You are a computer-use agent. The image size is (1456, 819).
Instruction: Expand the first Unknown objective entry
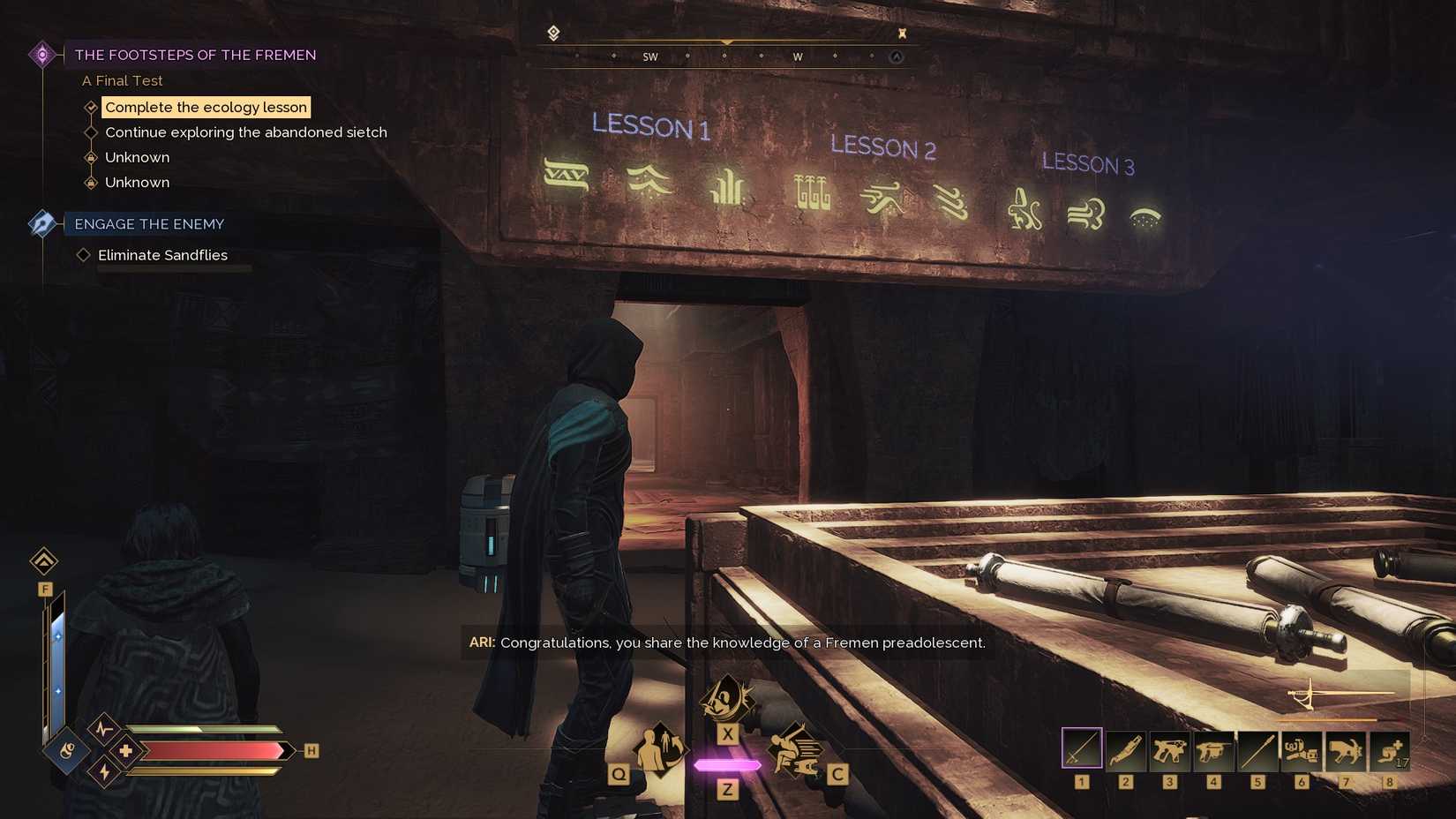[92, 156]
